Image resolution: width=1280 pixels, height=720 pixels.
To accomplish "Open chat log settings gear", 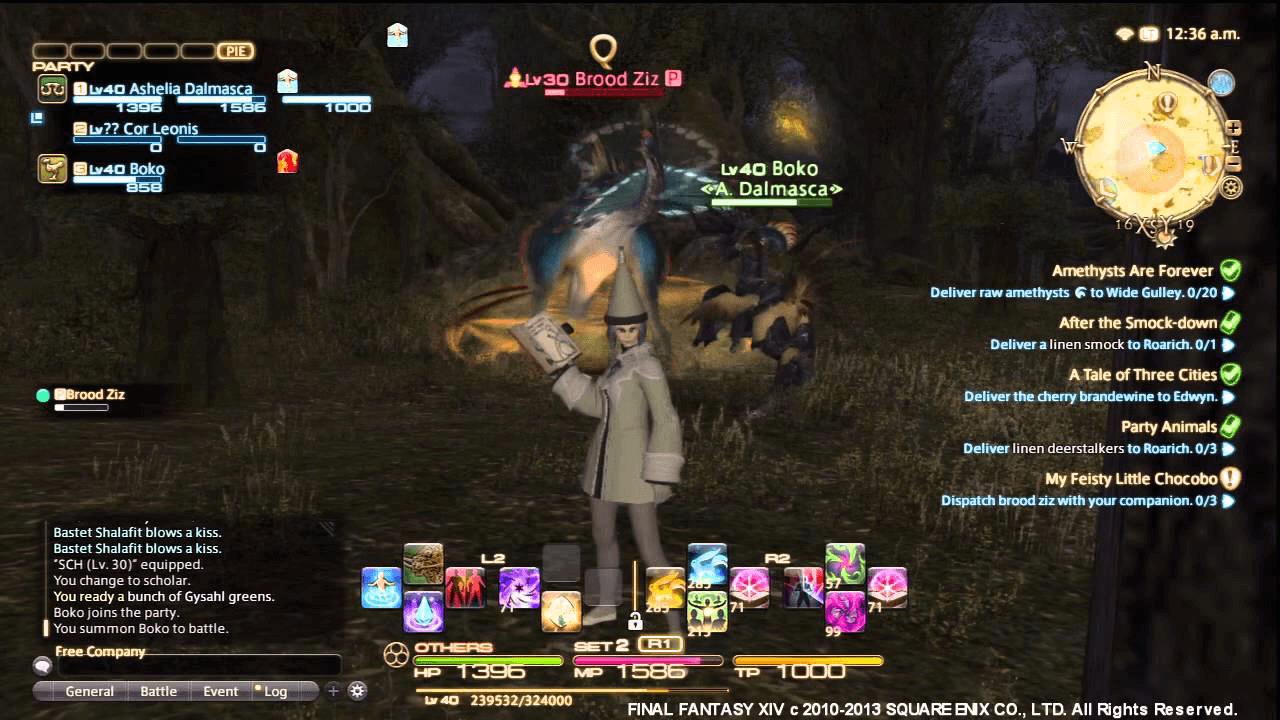I will click(x=357, y=690).
